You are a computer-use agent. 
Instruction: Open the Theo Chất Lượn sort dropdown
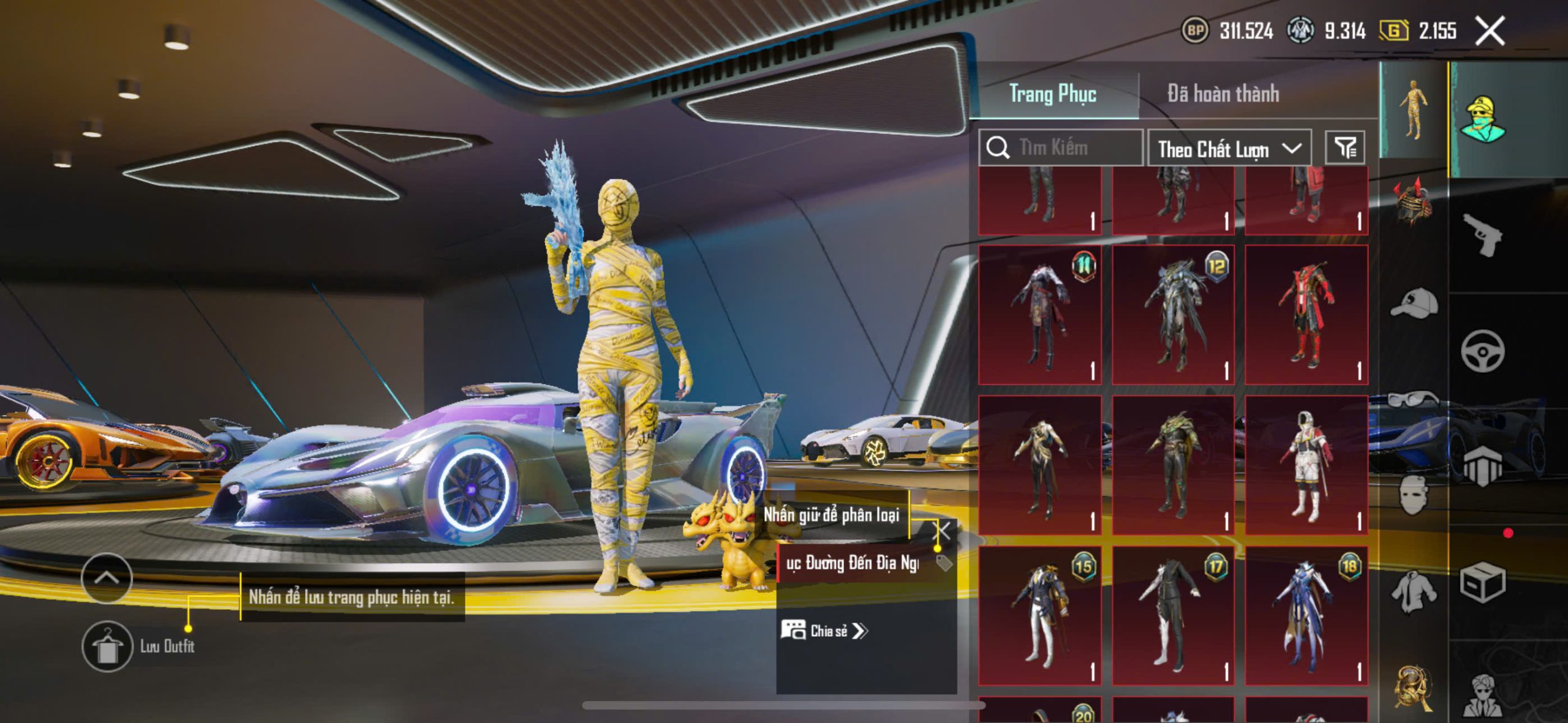(1229, 148)
